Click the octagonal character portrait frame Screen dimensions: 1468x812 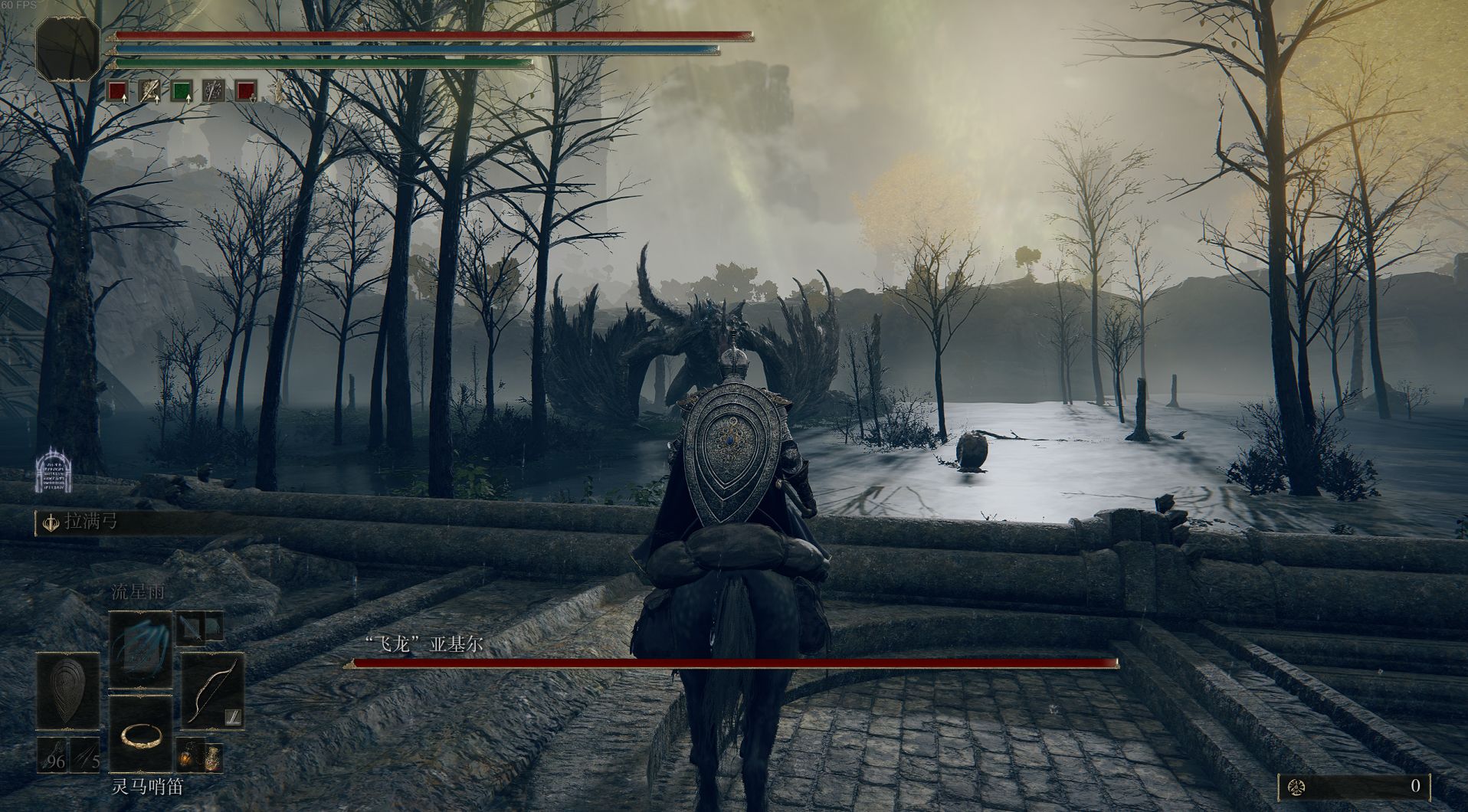pyautogui.click(x=68, y=47)
